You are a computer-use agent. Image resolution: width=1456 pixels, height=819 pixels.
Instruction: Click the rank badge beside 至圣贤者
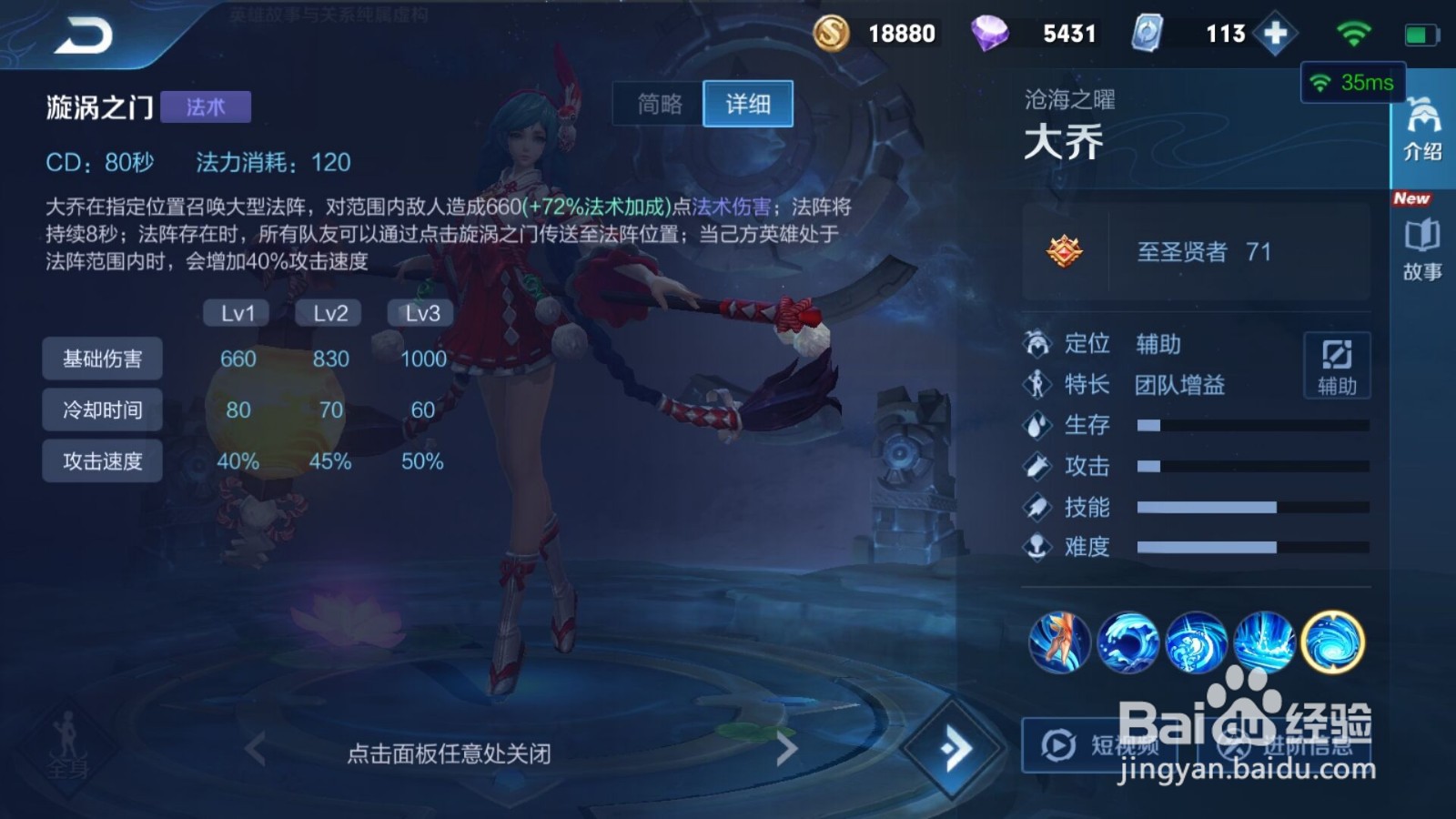click(1063, 252)
